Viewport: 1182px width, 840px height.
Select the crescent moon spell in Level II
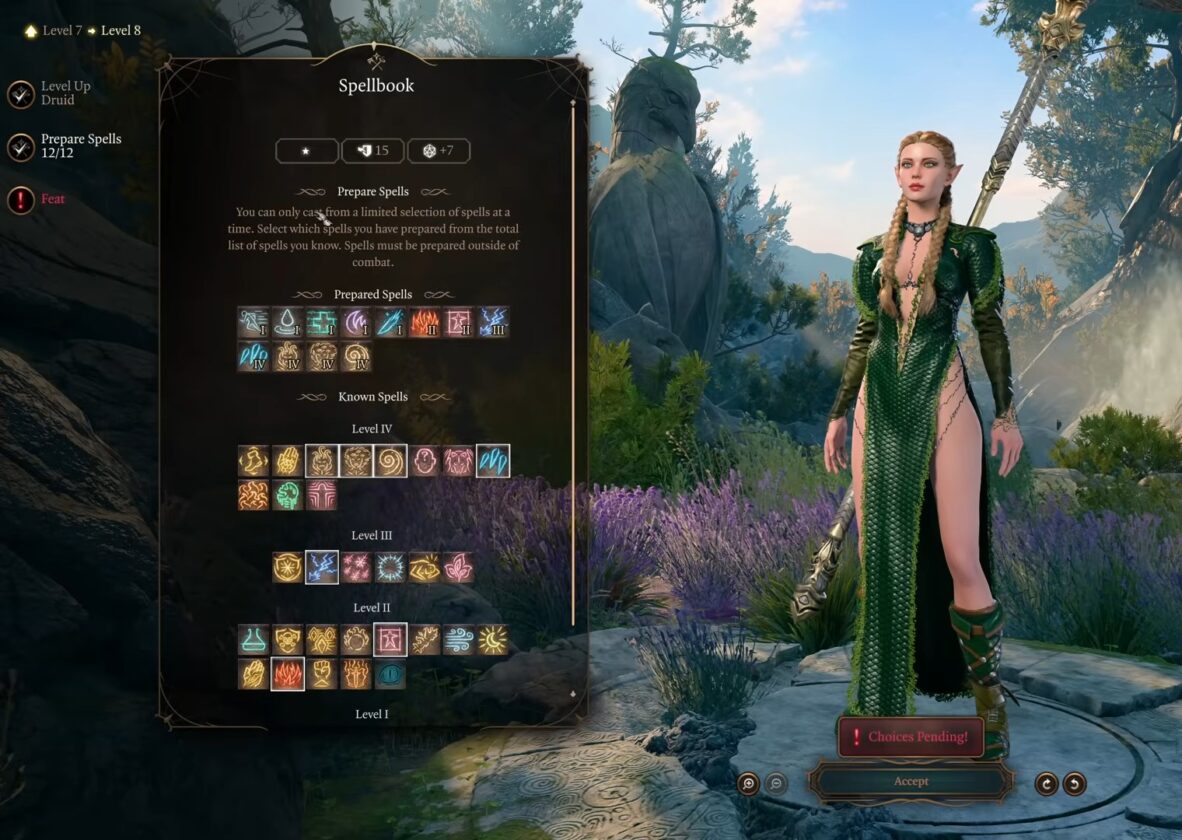pyautogui.click(x=493, y=640)
